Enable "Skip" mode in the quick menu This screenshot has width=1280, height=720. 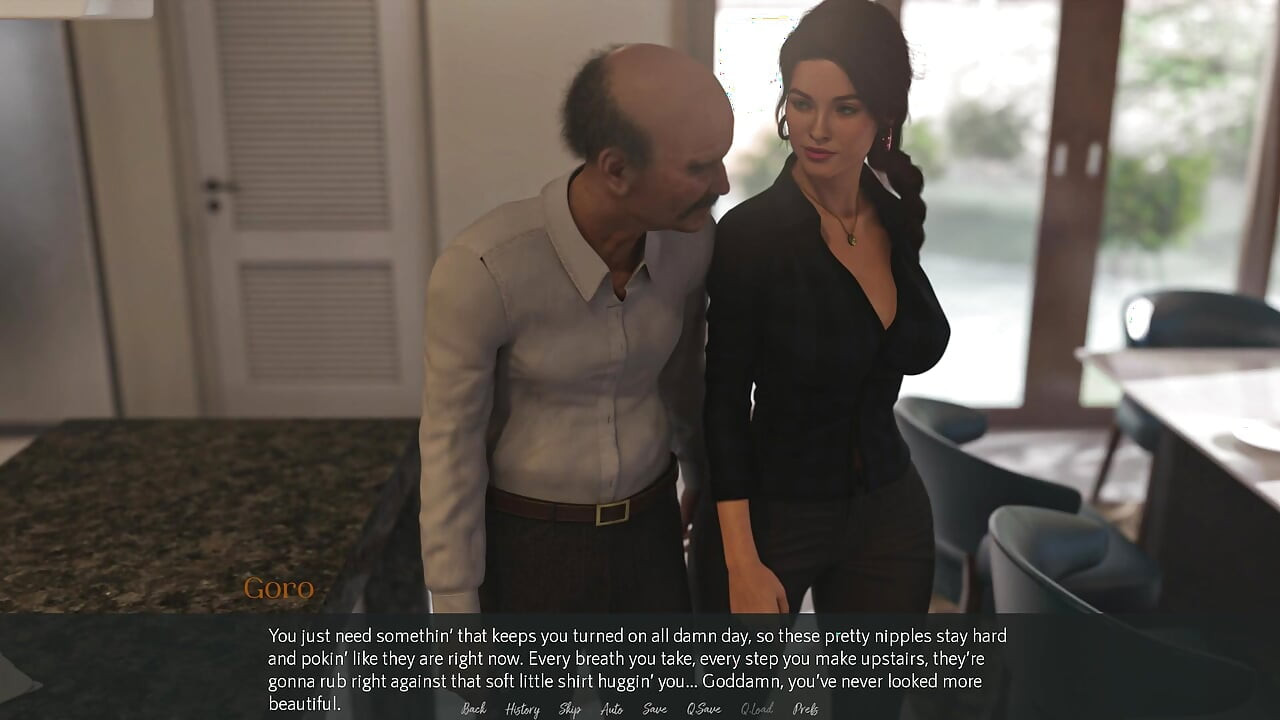click(x=568, y=709)
